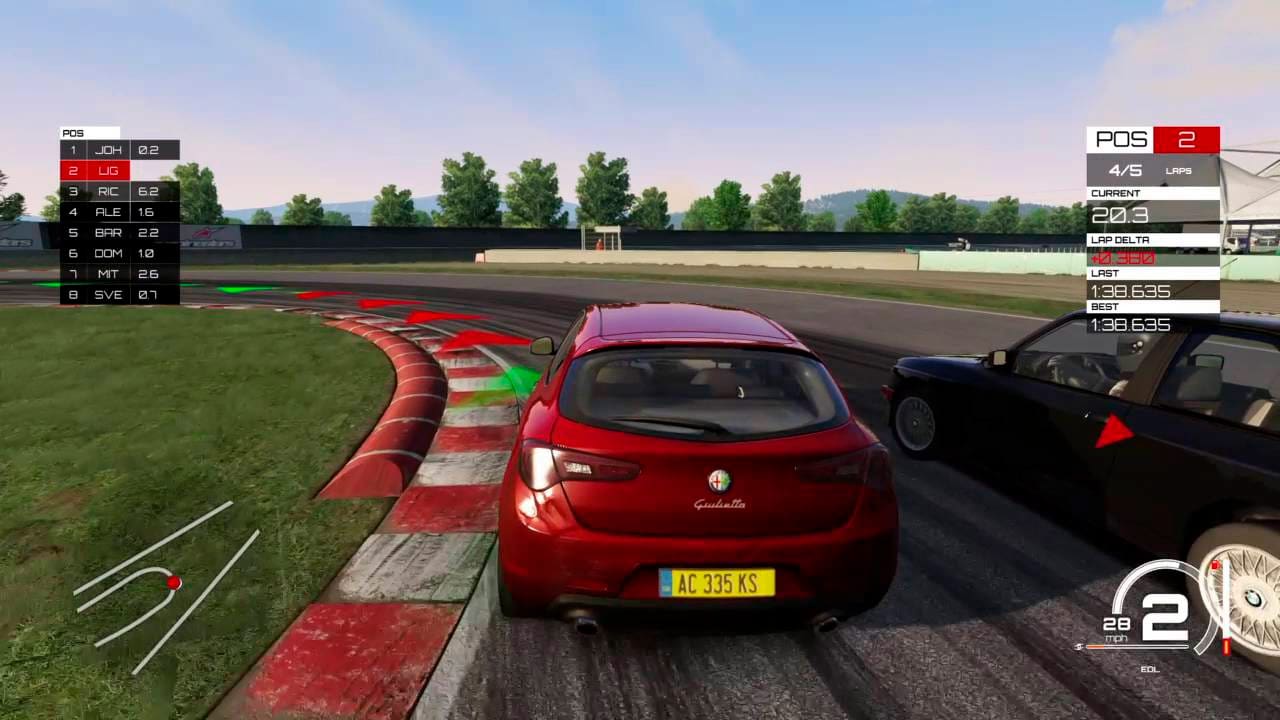Expand the POS leaderboard panel header

click(90, 132)
